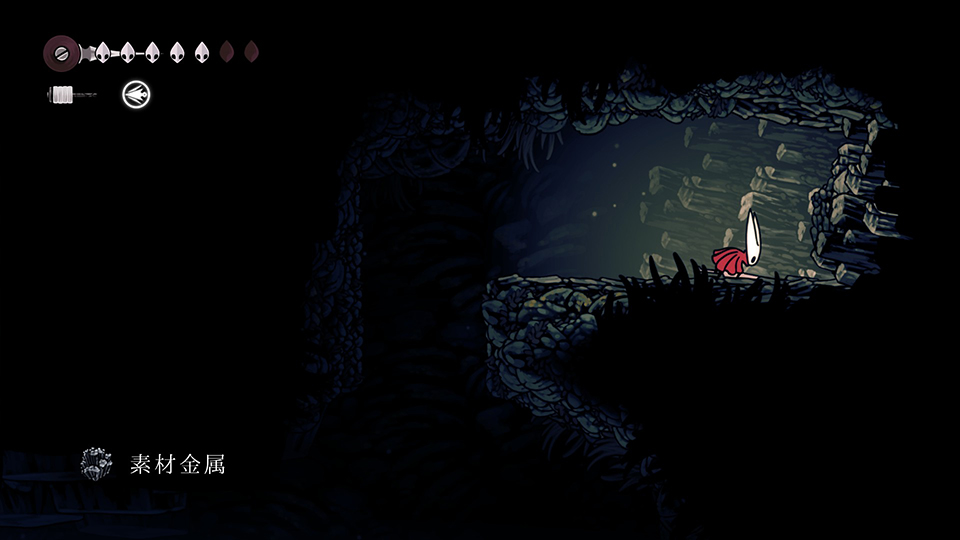Select the glowing circular skill icon
960x540 pixels.
tap(136, 95)
